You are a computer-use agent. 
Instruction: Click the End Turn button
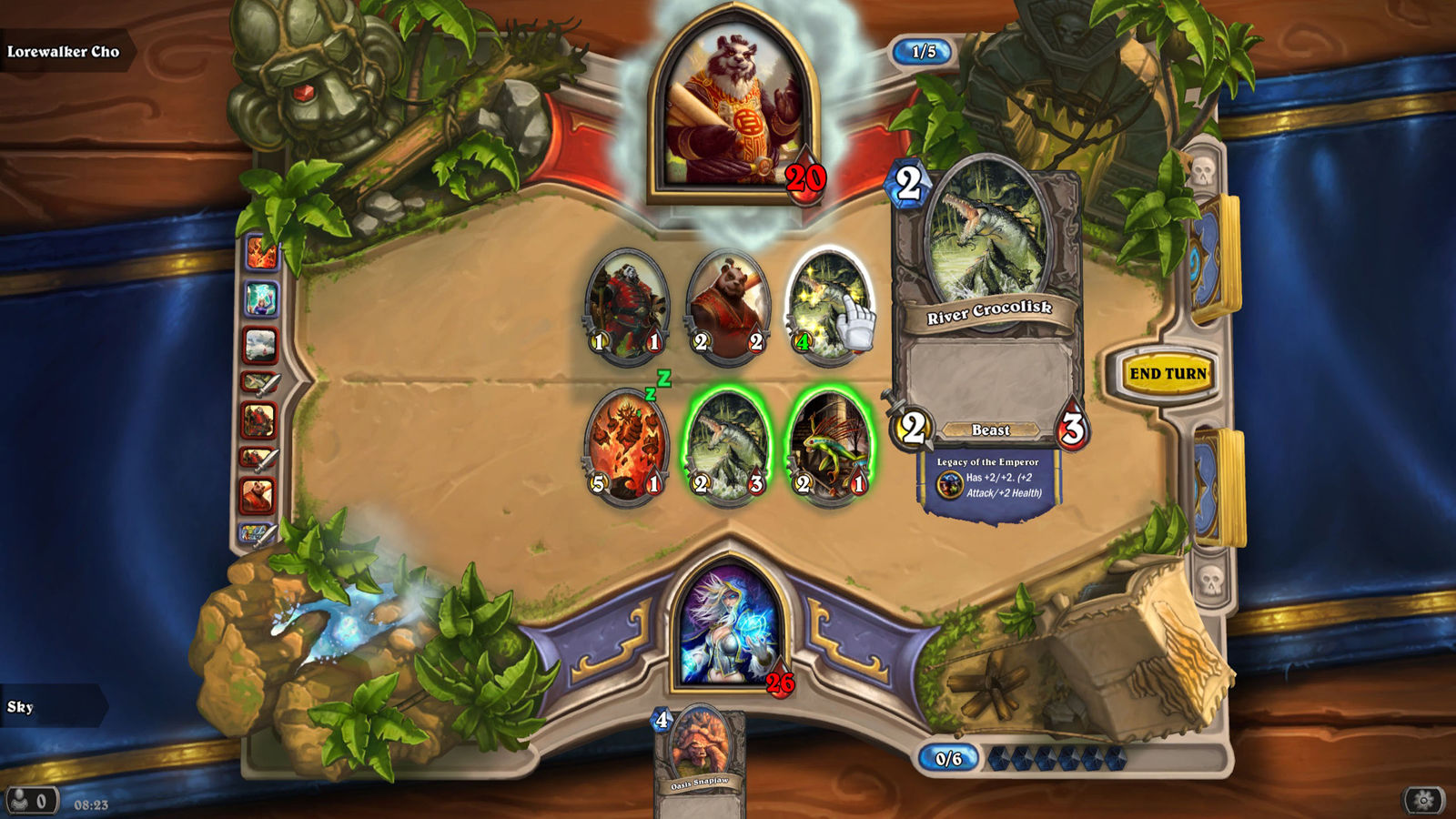[1168, 373]
